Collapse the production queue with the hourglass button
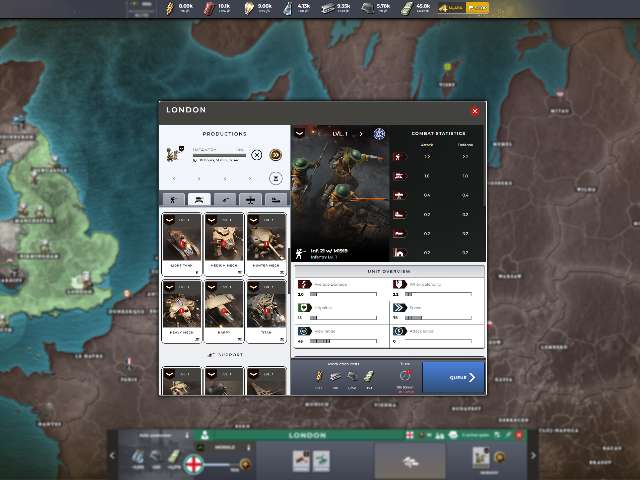The image size is (640, 480). (276, 178)
